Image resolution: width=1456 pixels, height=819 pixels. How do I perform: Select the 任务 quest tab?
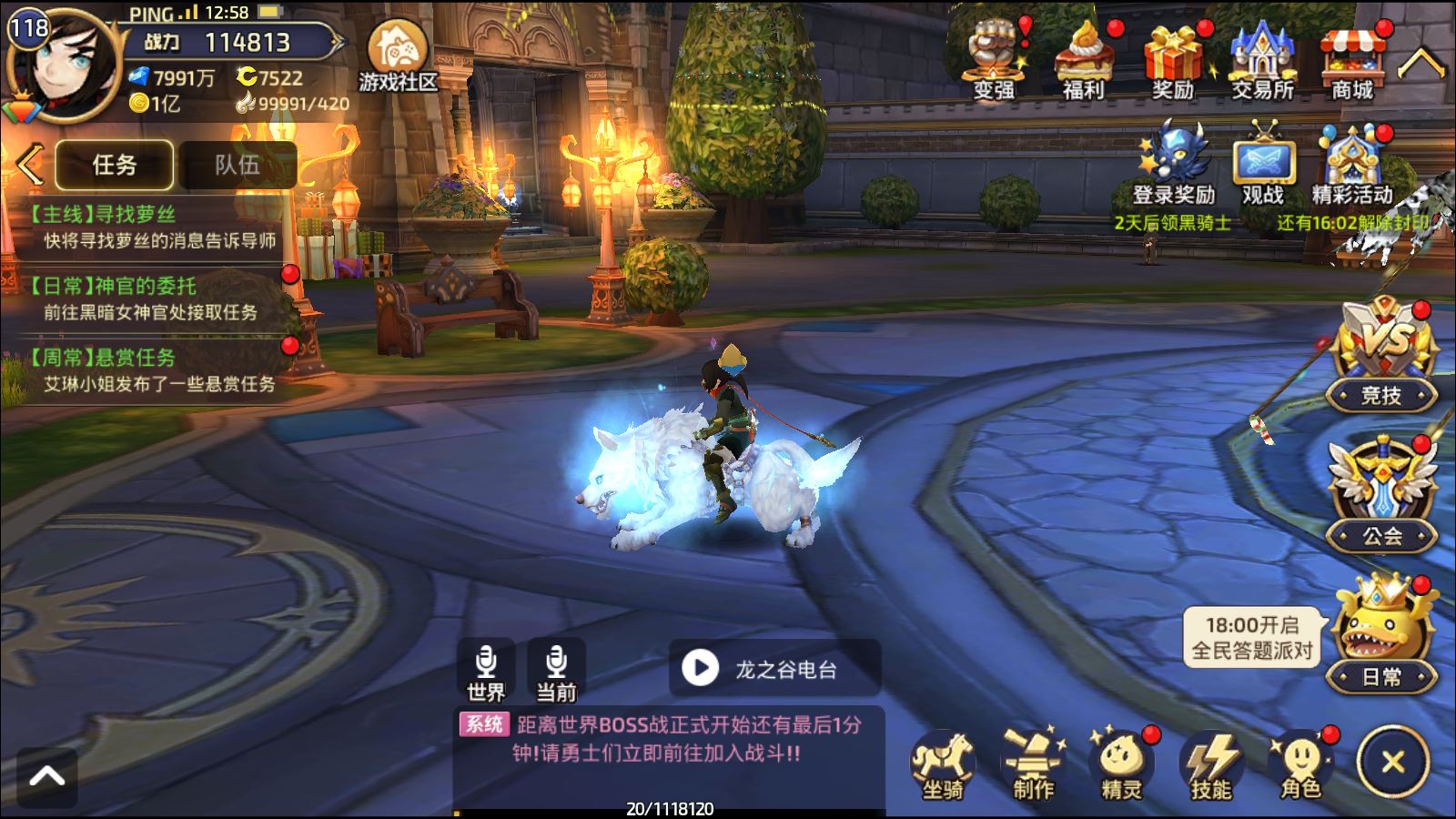(x=115, y=165)
